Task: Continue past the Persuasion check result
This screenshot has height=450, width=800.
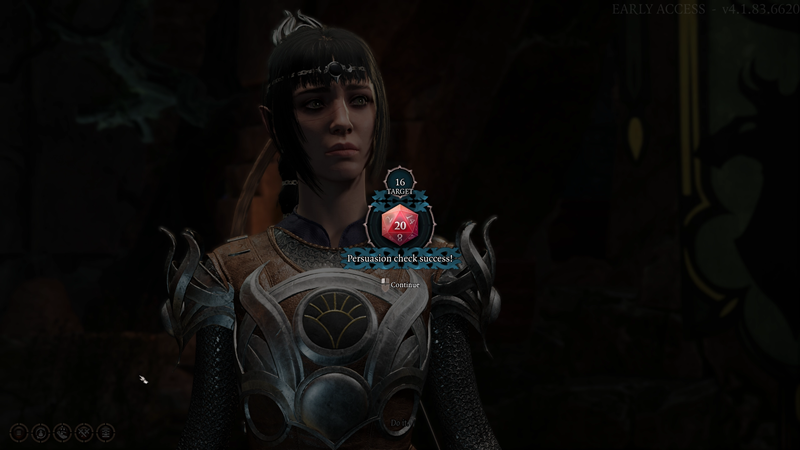Action: point(404,285)
